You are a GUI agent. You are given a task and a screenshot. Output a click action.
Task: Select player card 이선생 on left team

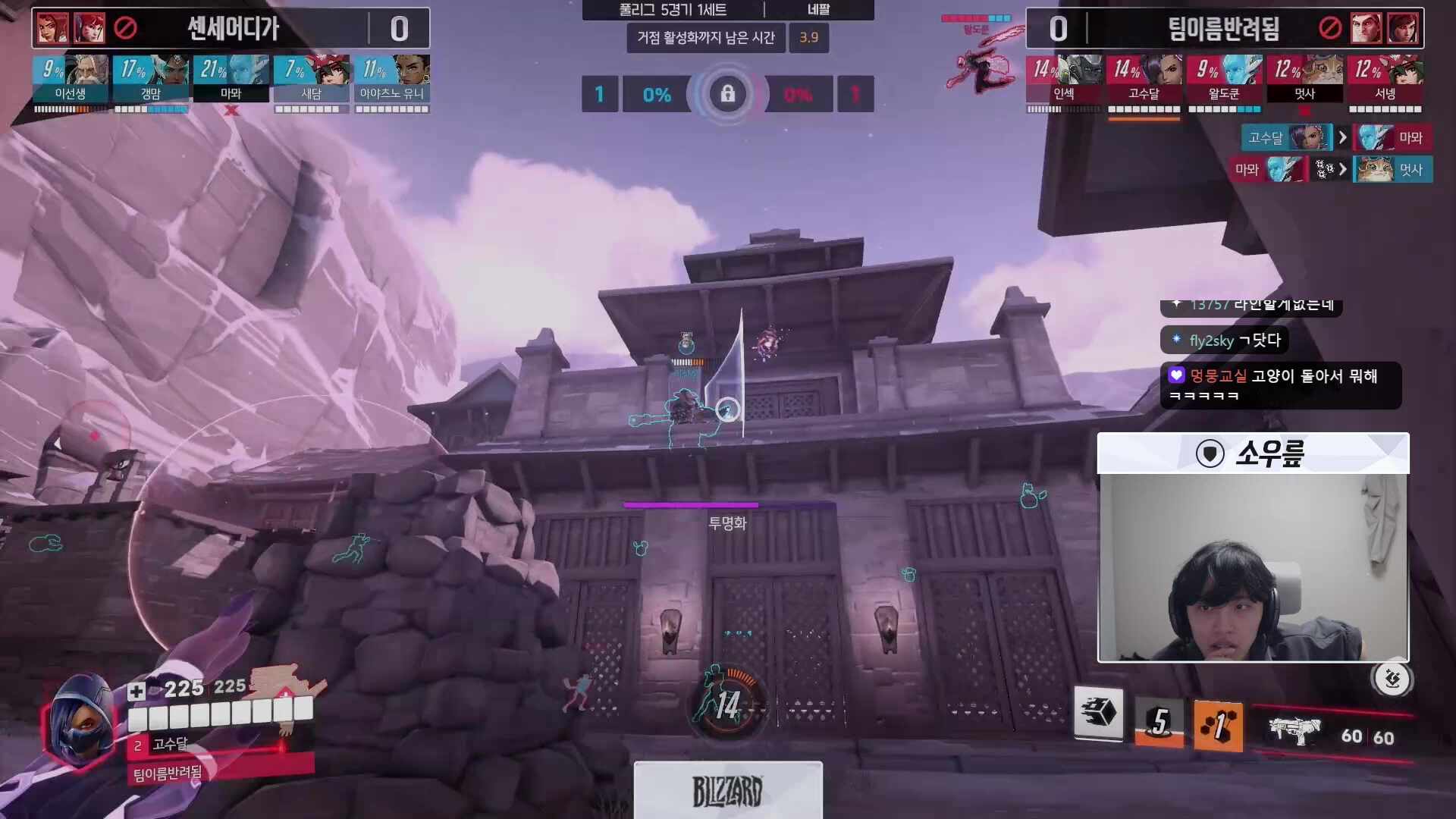tap(71, 79)
